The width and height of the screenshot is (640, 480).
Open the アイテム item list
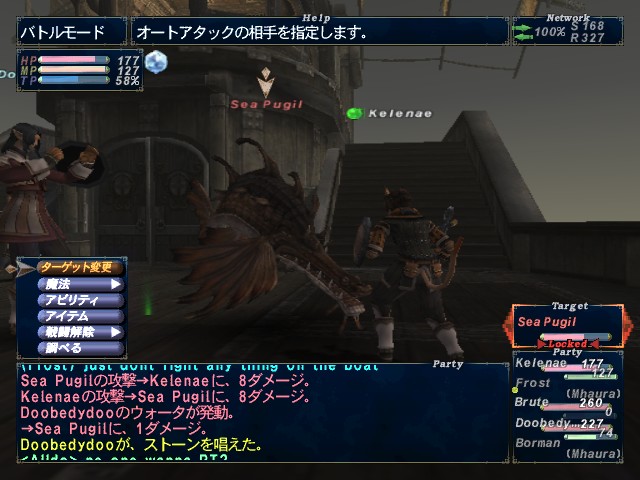[x=80, y=316]
